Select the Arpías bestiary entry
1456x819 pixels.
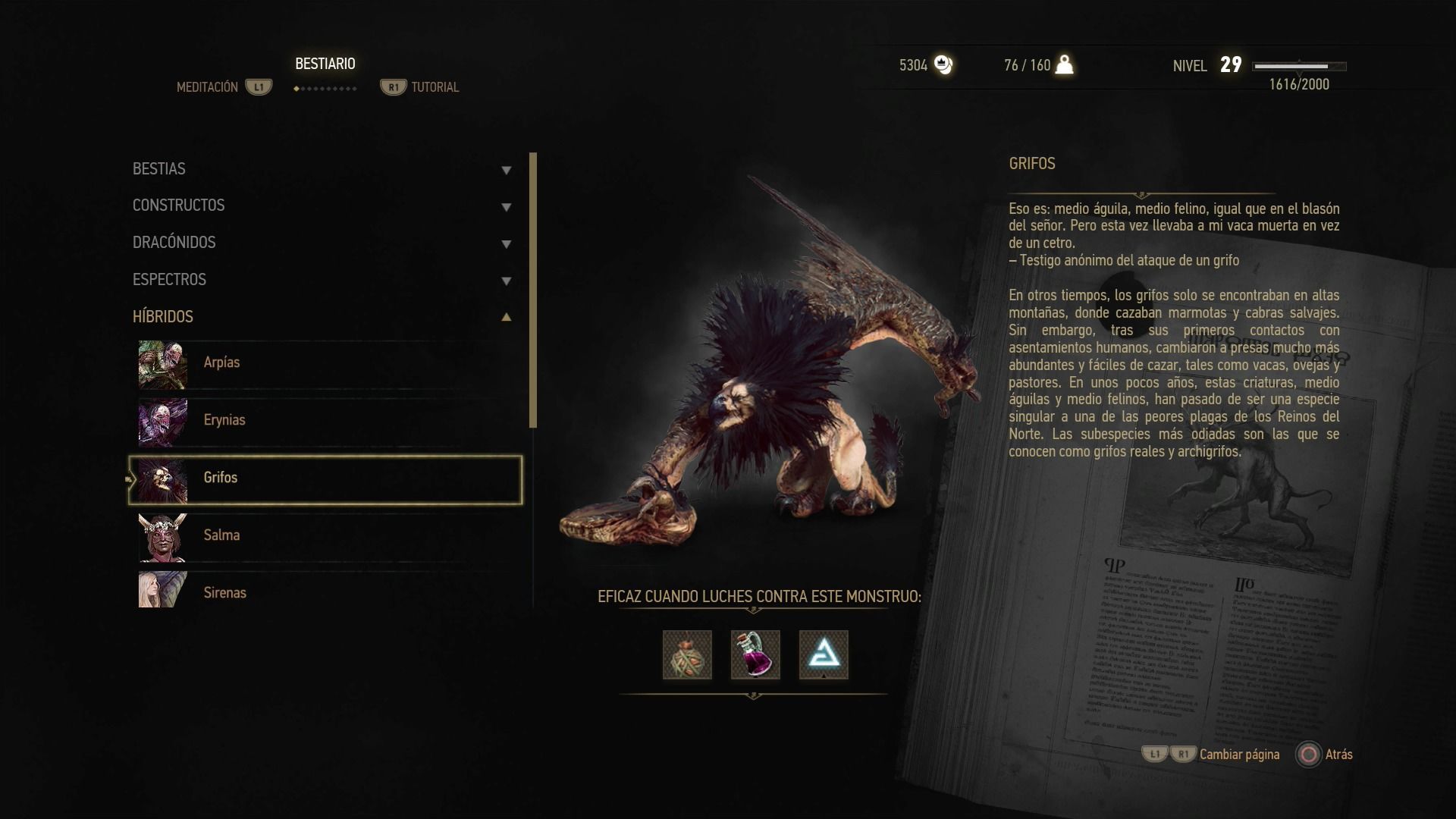(x=326, y=363)
